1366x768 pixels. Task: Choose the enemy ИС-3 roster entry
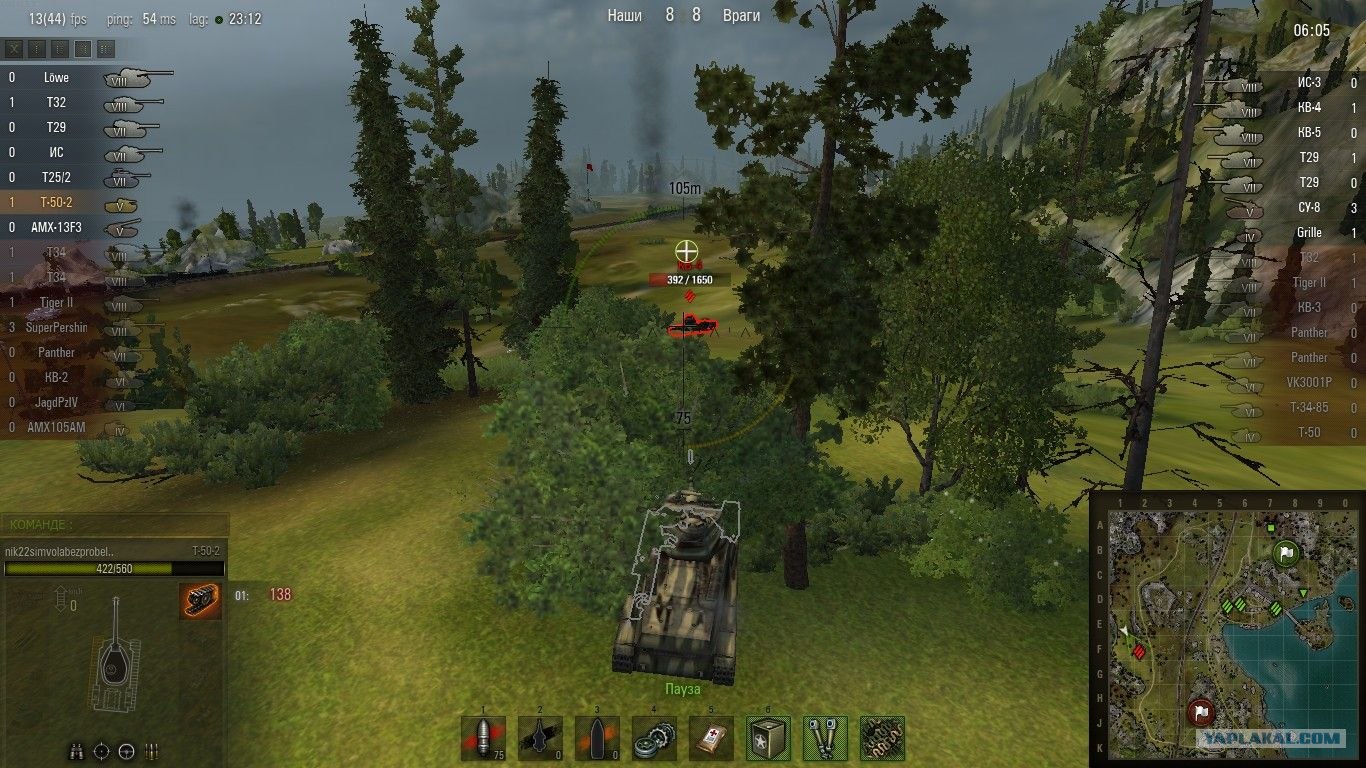tap(1290, 82)
